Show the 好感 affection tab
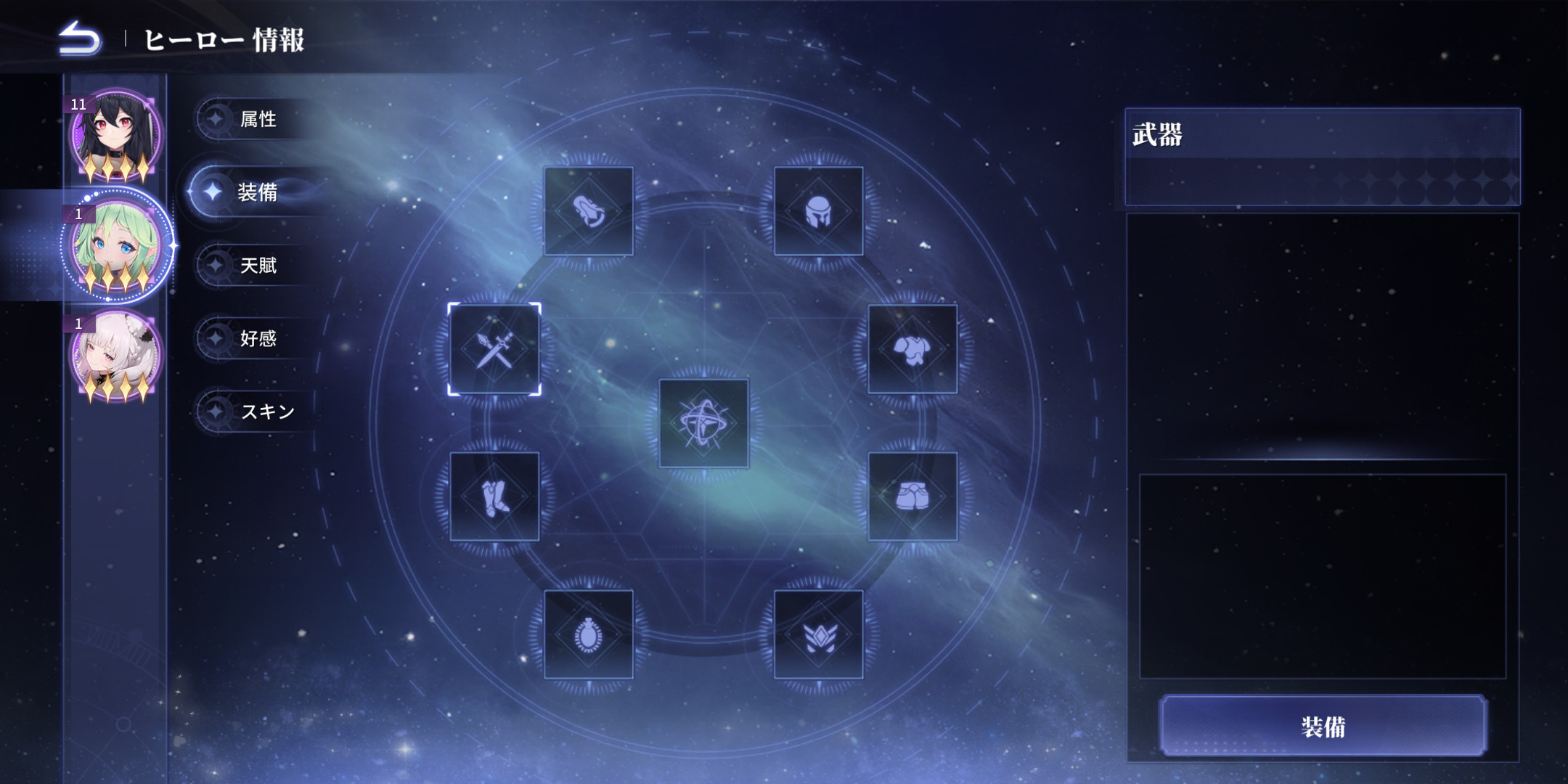This screenshot has height=784, width=1568. [x=257, y=338]
